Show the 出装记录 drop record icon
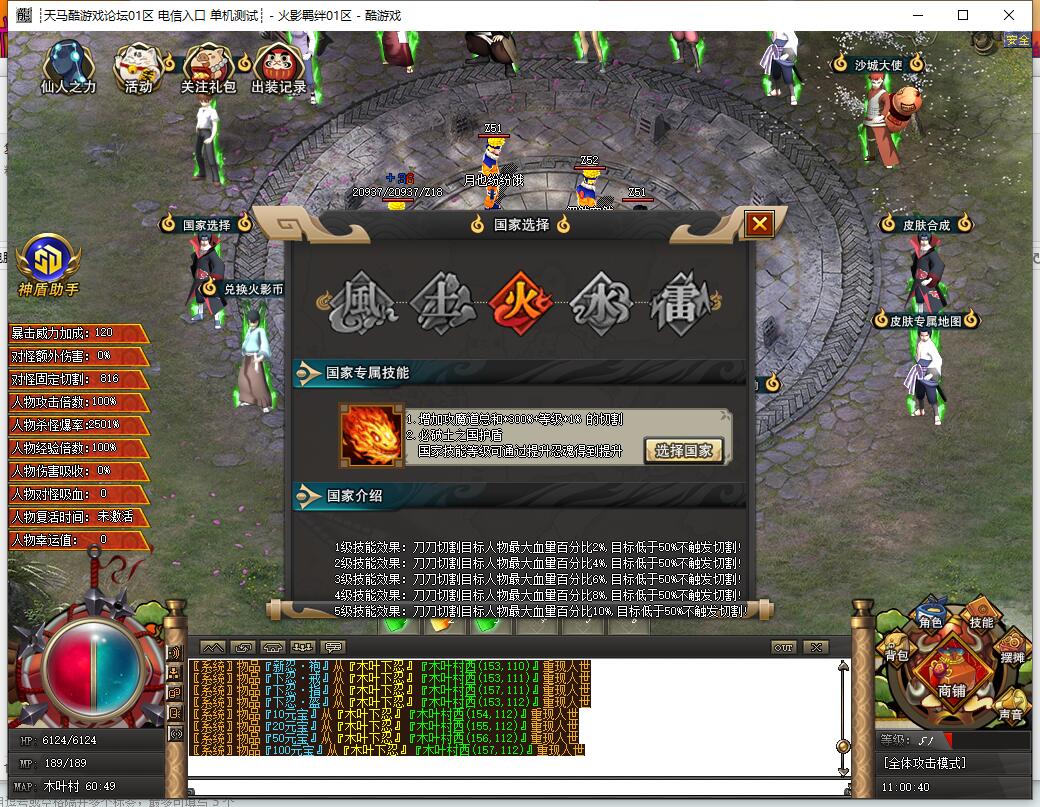 click(x=279, y=68)
